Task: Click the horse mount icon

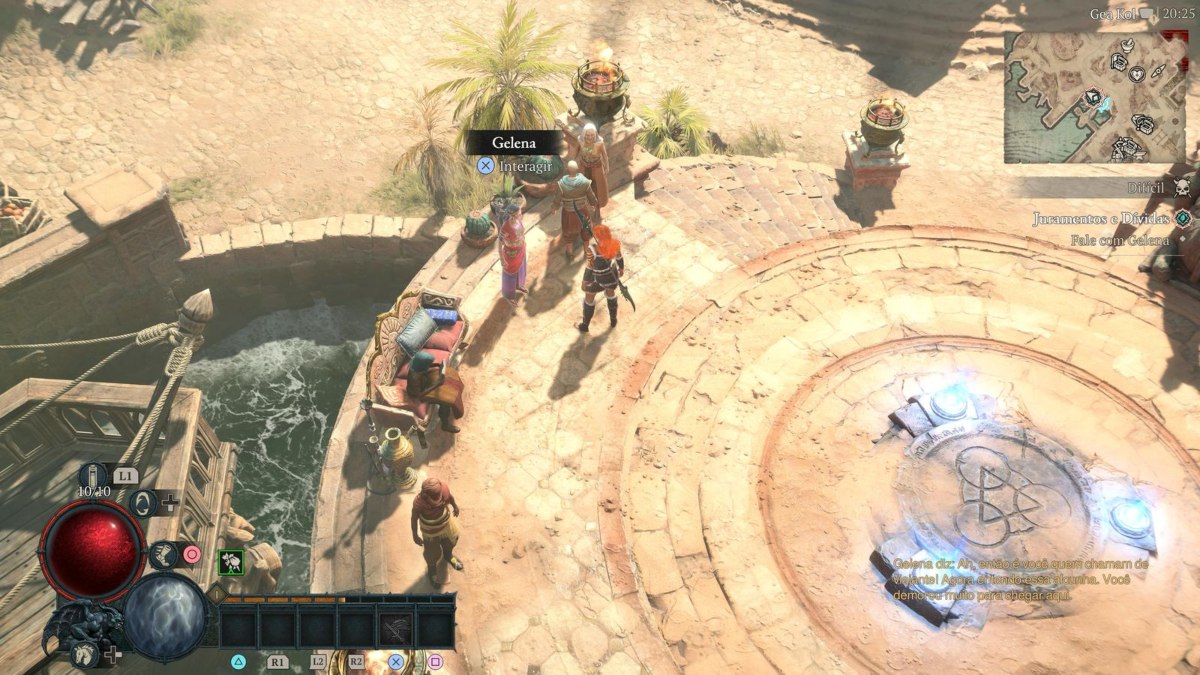Action: (x=85, y=655)
